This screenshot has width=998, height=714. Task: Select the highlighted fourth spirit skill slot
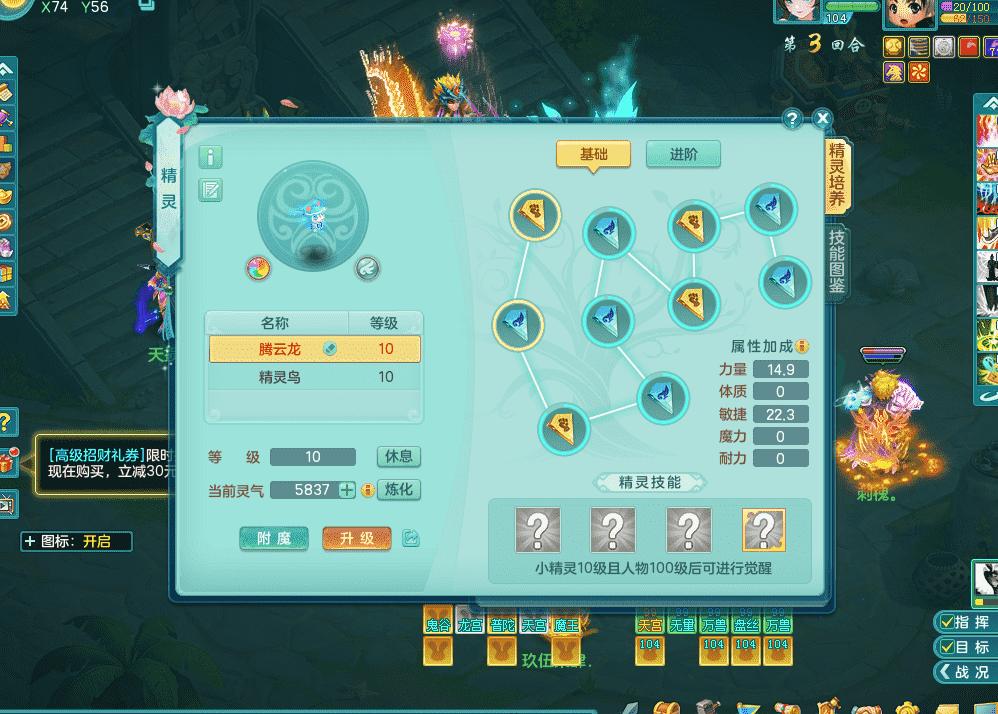[764, 530]
